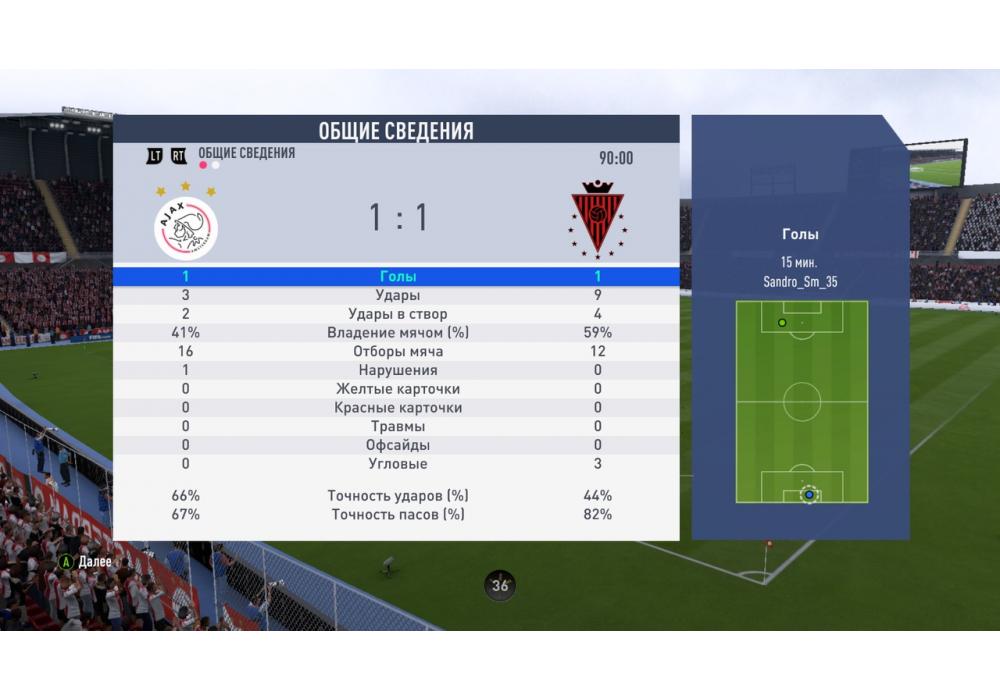The height and width of the screenshot is (700, 1000).
Task: Choose the Удары в створ row
Action: point(398,314)
